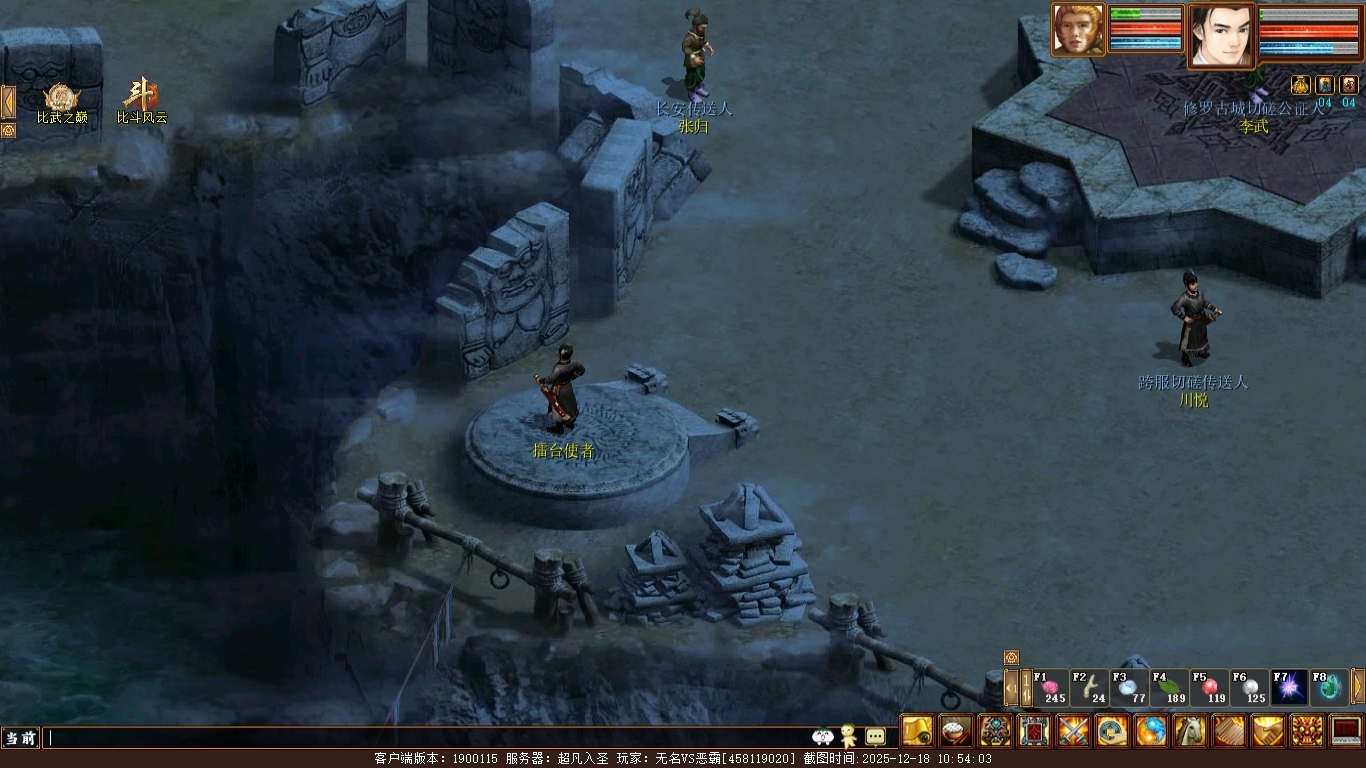Image resolution: width=1366 pixels, height=768 pixels.
Task: Activate the F8 green jade item
Action: pyautogui.click(x=1329, y=688)
